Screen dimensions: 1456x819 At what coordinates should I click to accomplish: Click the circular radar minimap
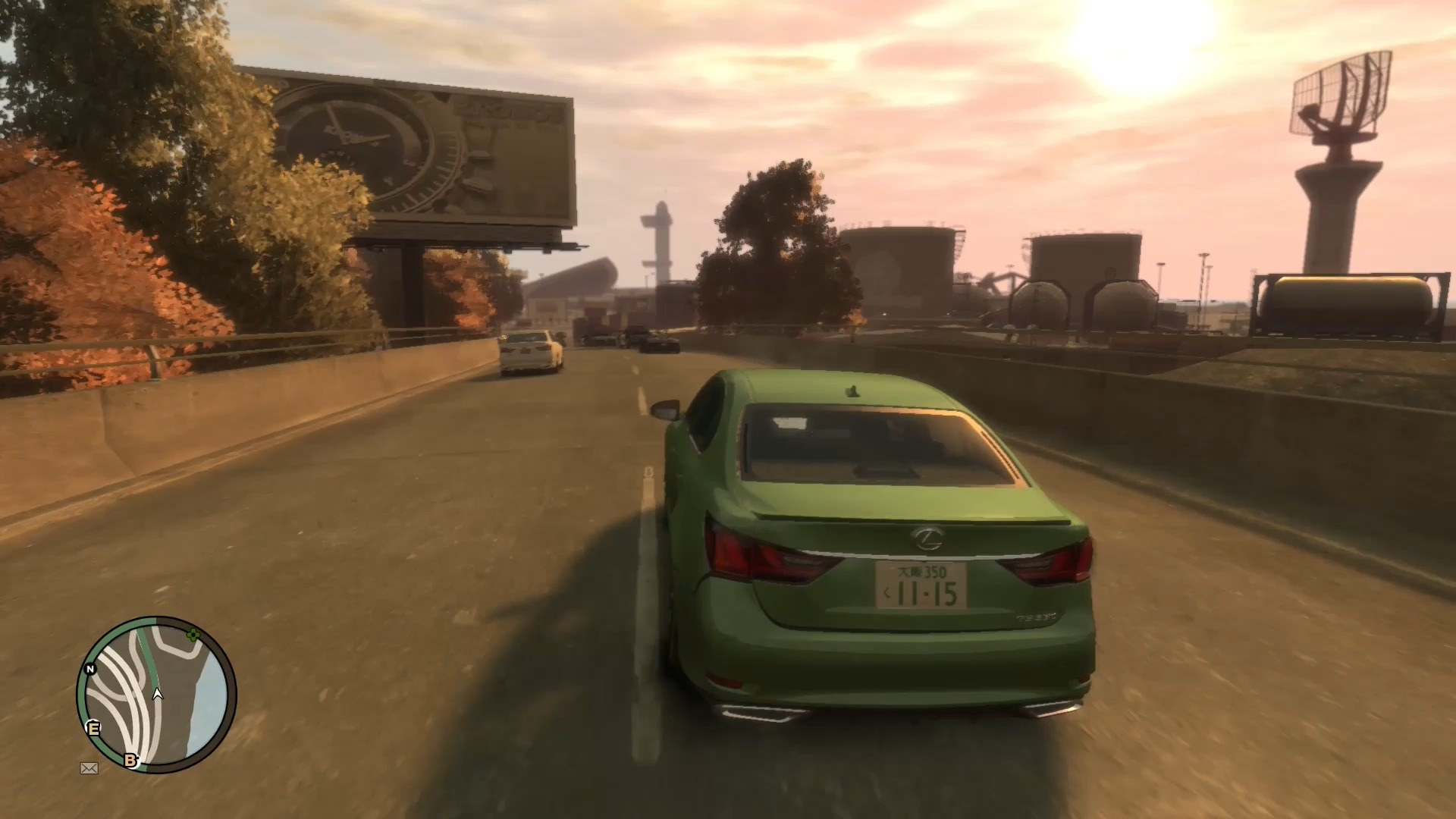[156, 694]
